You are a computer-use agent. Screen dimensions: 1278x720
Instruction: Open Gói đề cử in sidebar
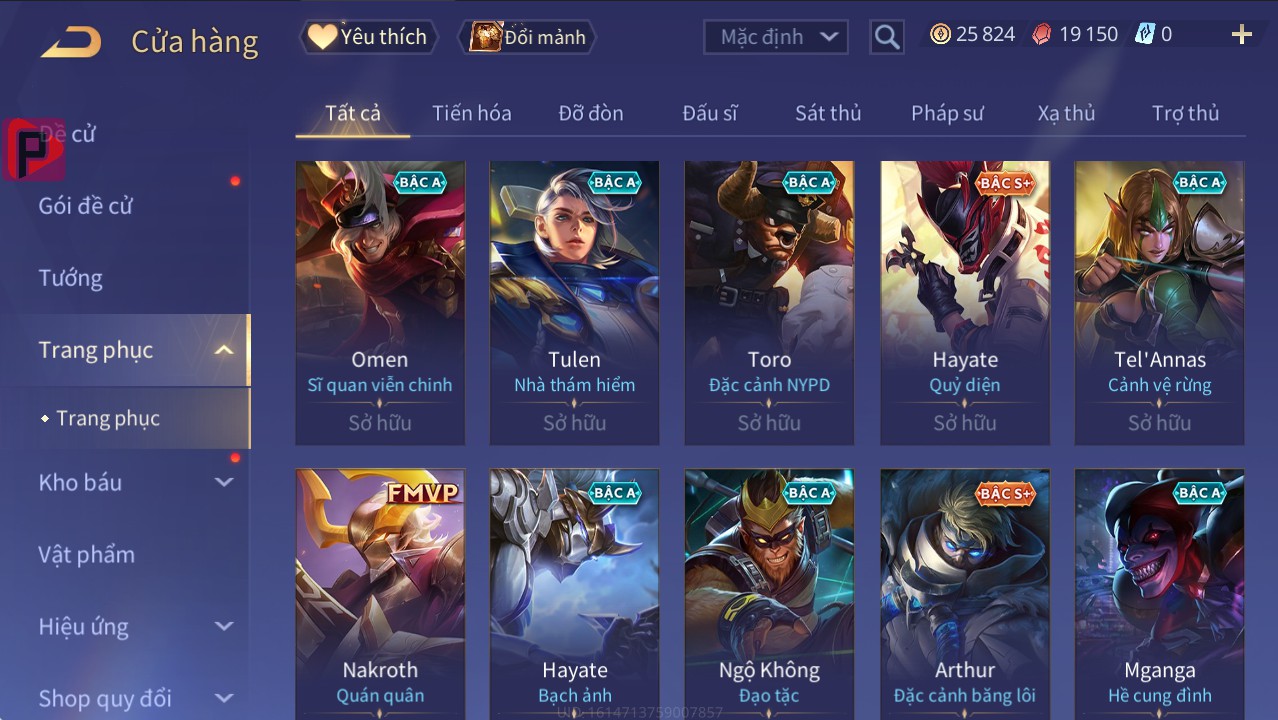tap(86, 206)
